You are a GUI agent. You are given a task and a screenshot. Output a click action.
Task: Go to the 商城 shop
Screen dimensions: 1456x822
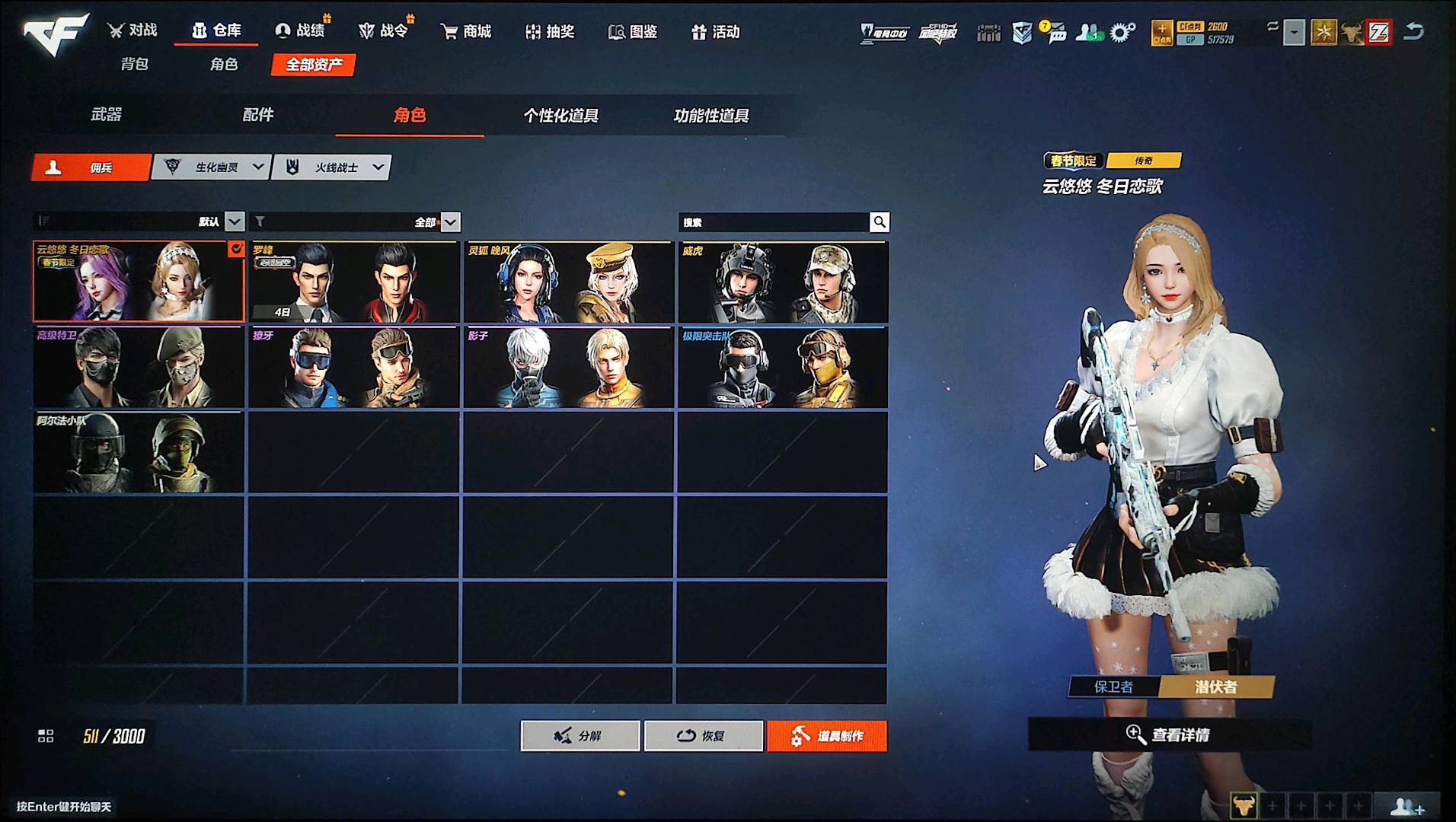(x=466, y=31)
